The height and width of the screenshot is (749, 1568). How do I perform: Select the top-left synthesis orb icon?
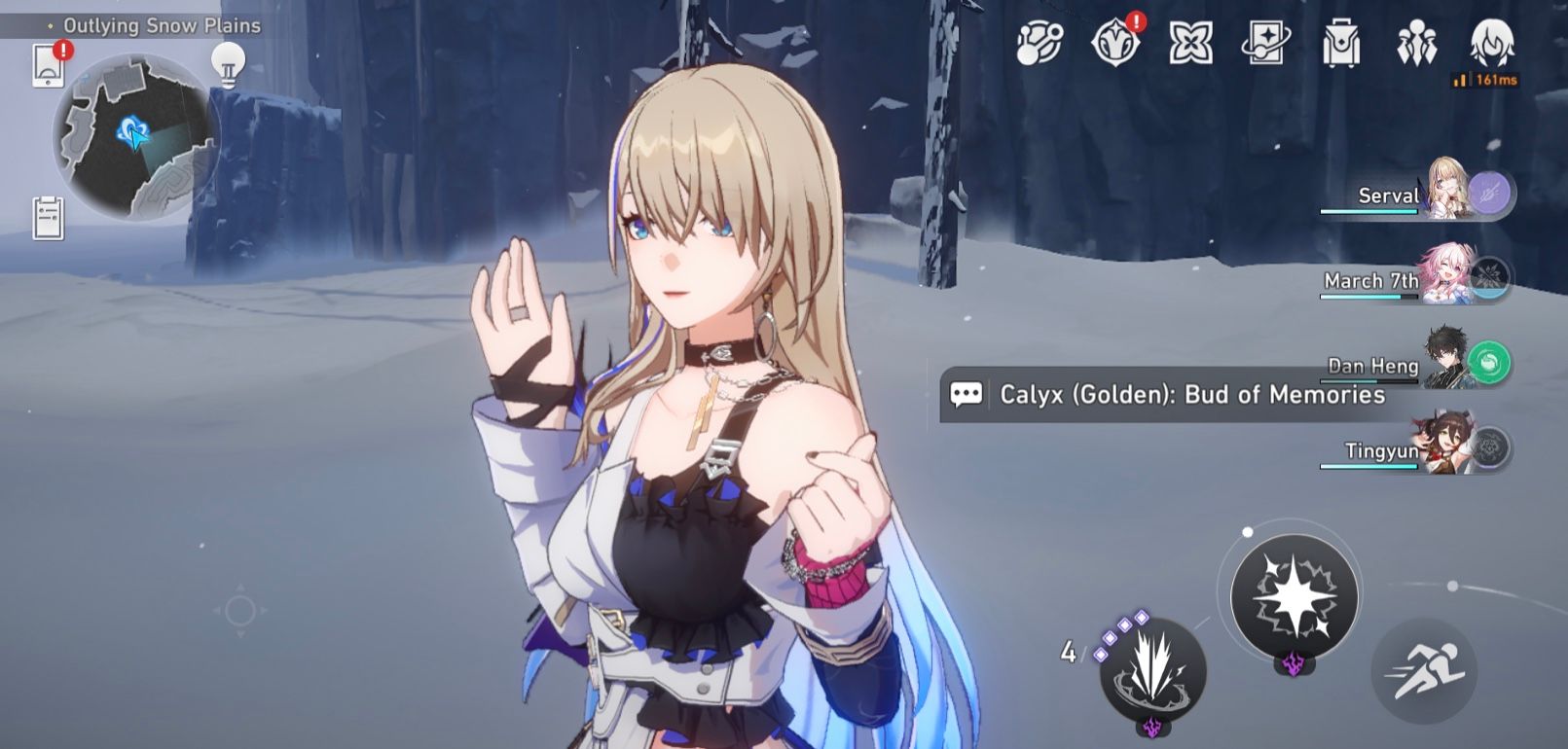coord(1038,41)
